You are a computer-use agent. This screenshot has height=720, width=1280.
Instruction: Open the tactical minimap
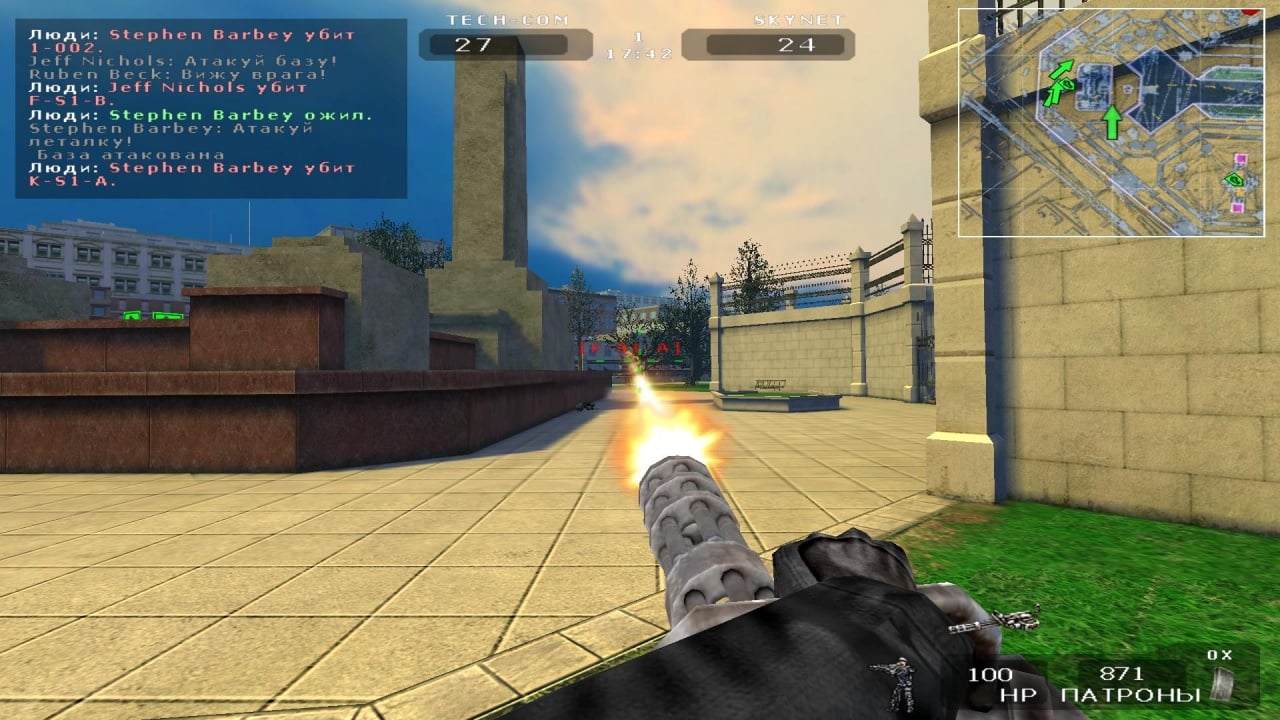(x=1110, y=123)
